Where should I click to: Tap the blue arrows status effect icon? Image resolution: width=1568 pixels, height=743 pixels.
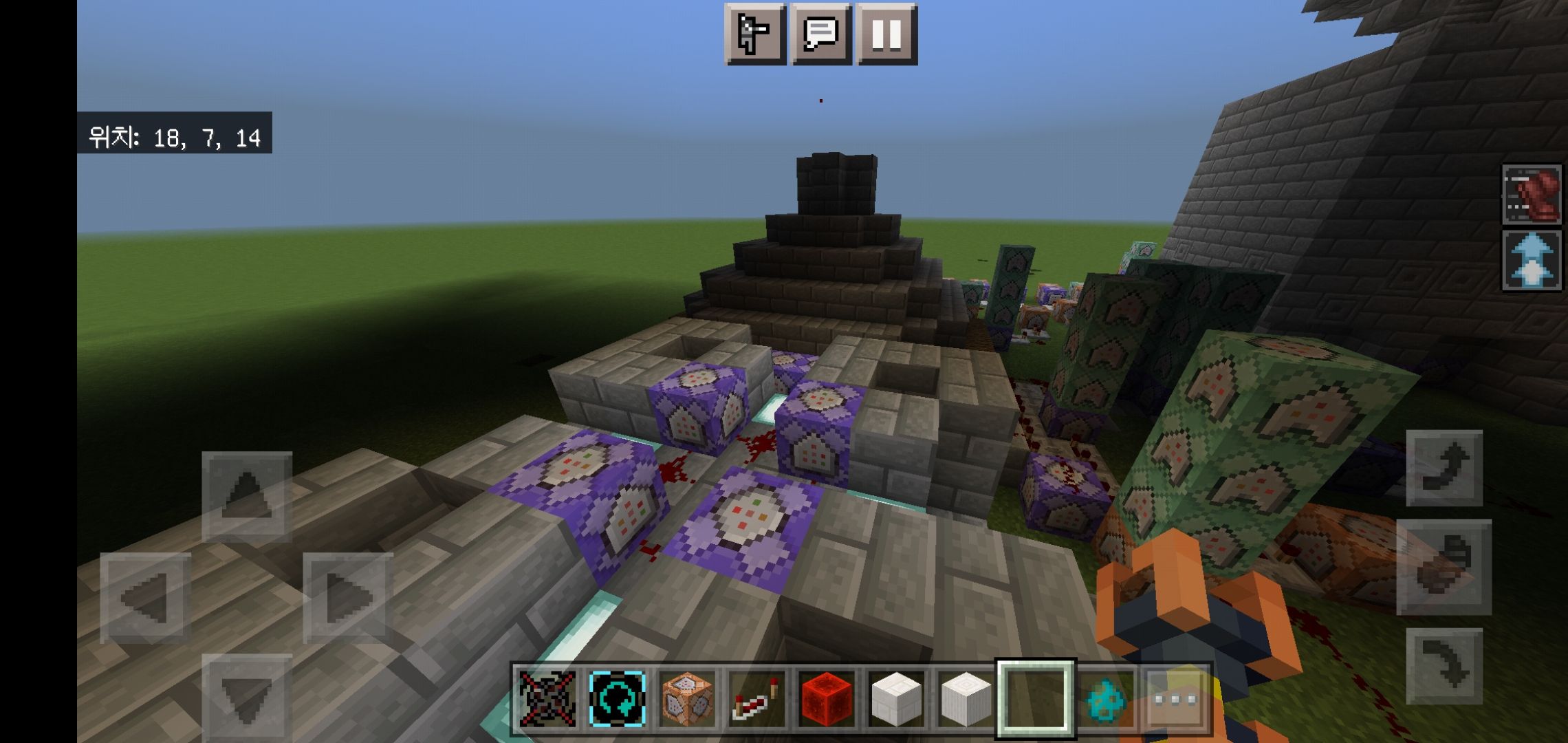(1531, 260)
